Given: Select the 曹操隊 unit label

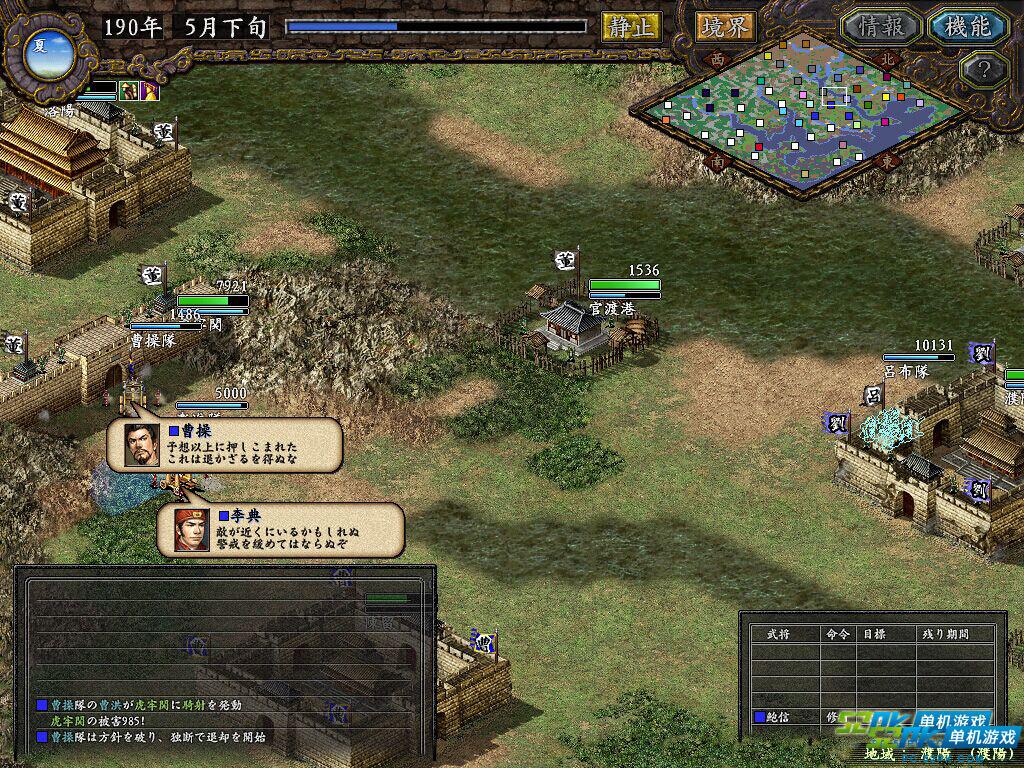Looking at the screenshot, I should (x=153, y=340).
